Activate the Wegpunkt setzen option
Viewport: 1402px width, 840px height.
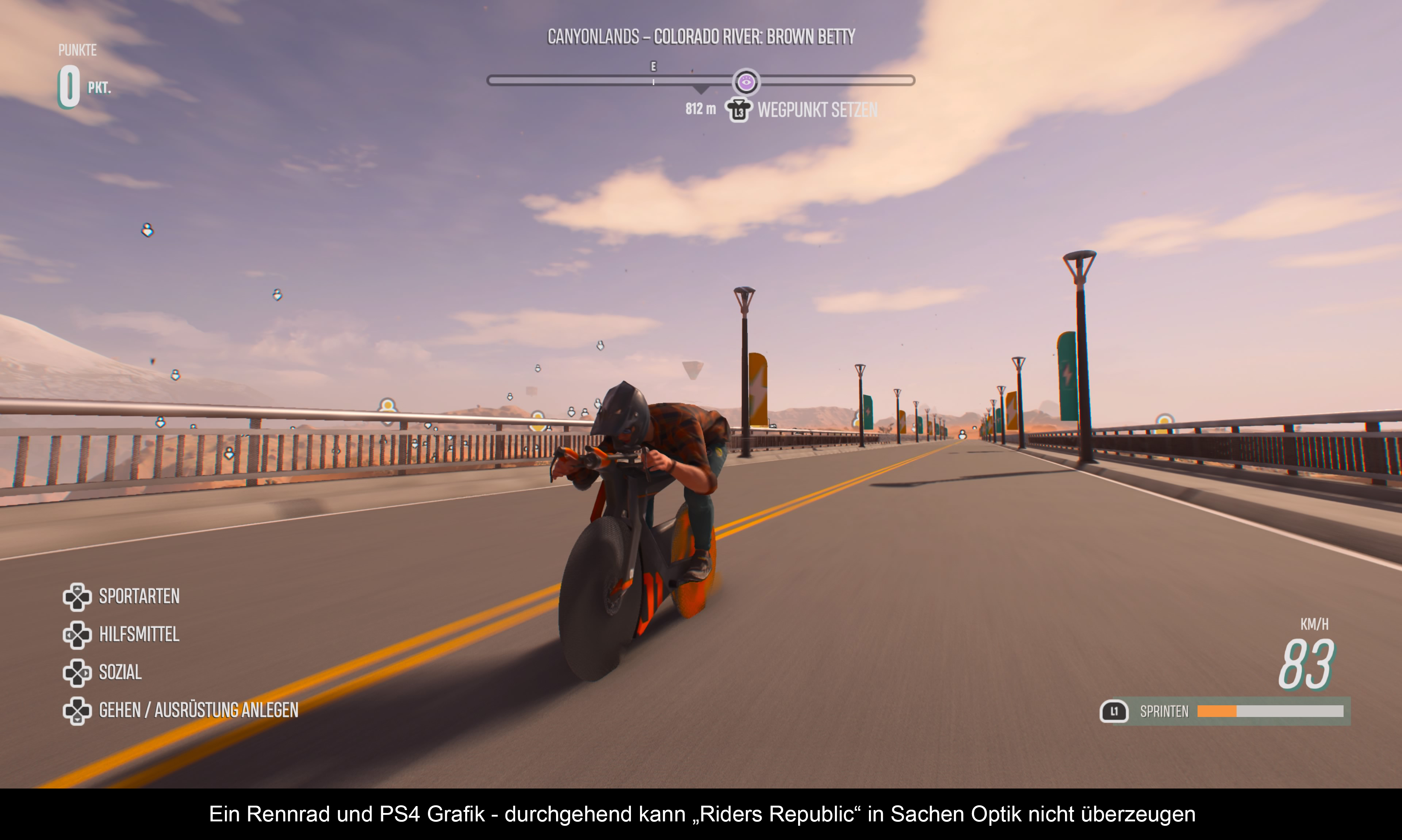click(x=817, y=110)
